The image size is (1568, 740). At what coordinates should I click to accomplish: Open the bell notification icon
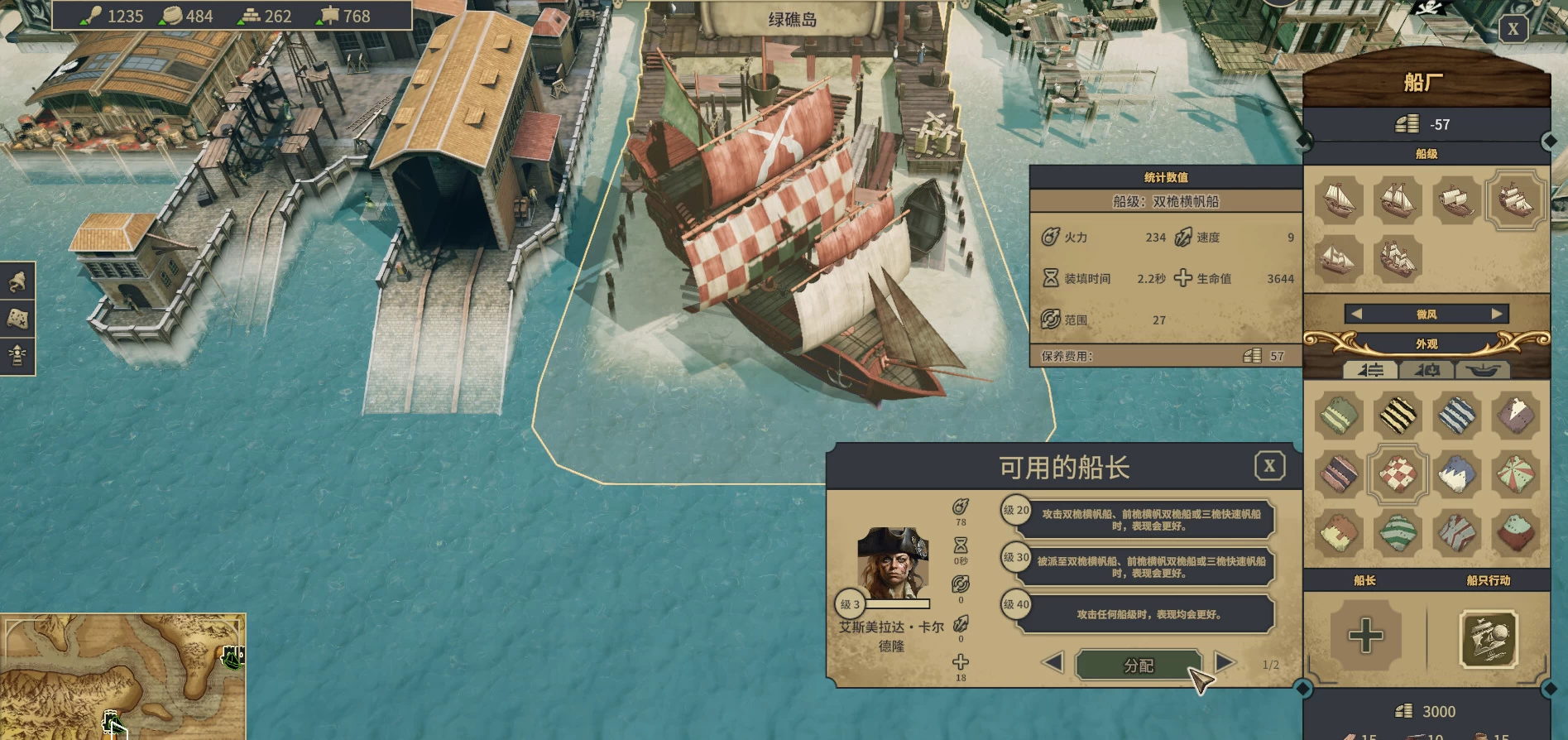click(17, 282)
